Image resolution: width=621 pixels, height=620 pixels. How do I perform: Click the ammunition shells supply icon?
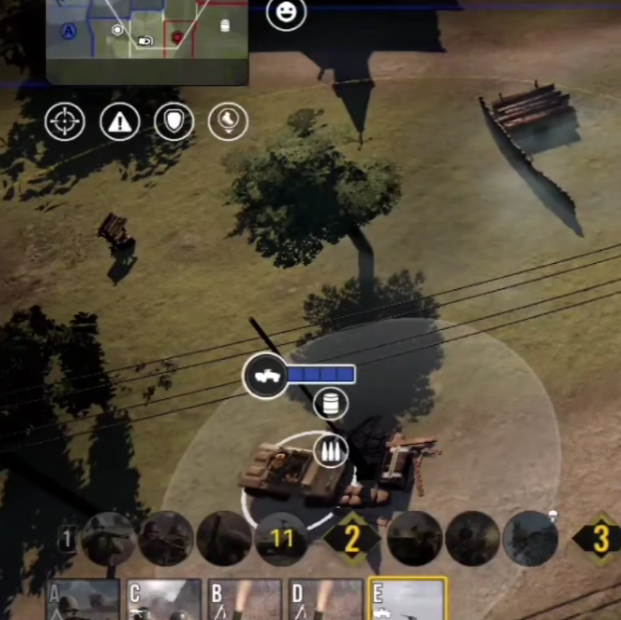(331, 450)
